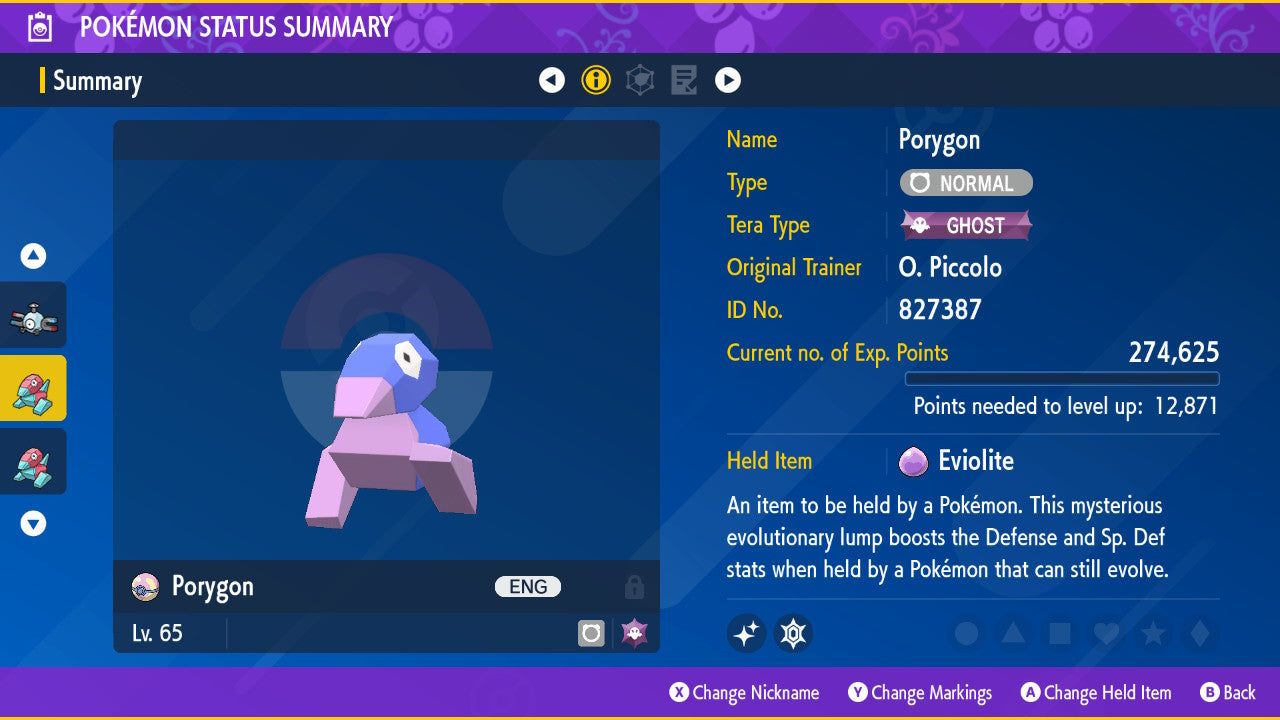Select the info summary tab icon
The image size is (1280, 720).
596,80
